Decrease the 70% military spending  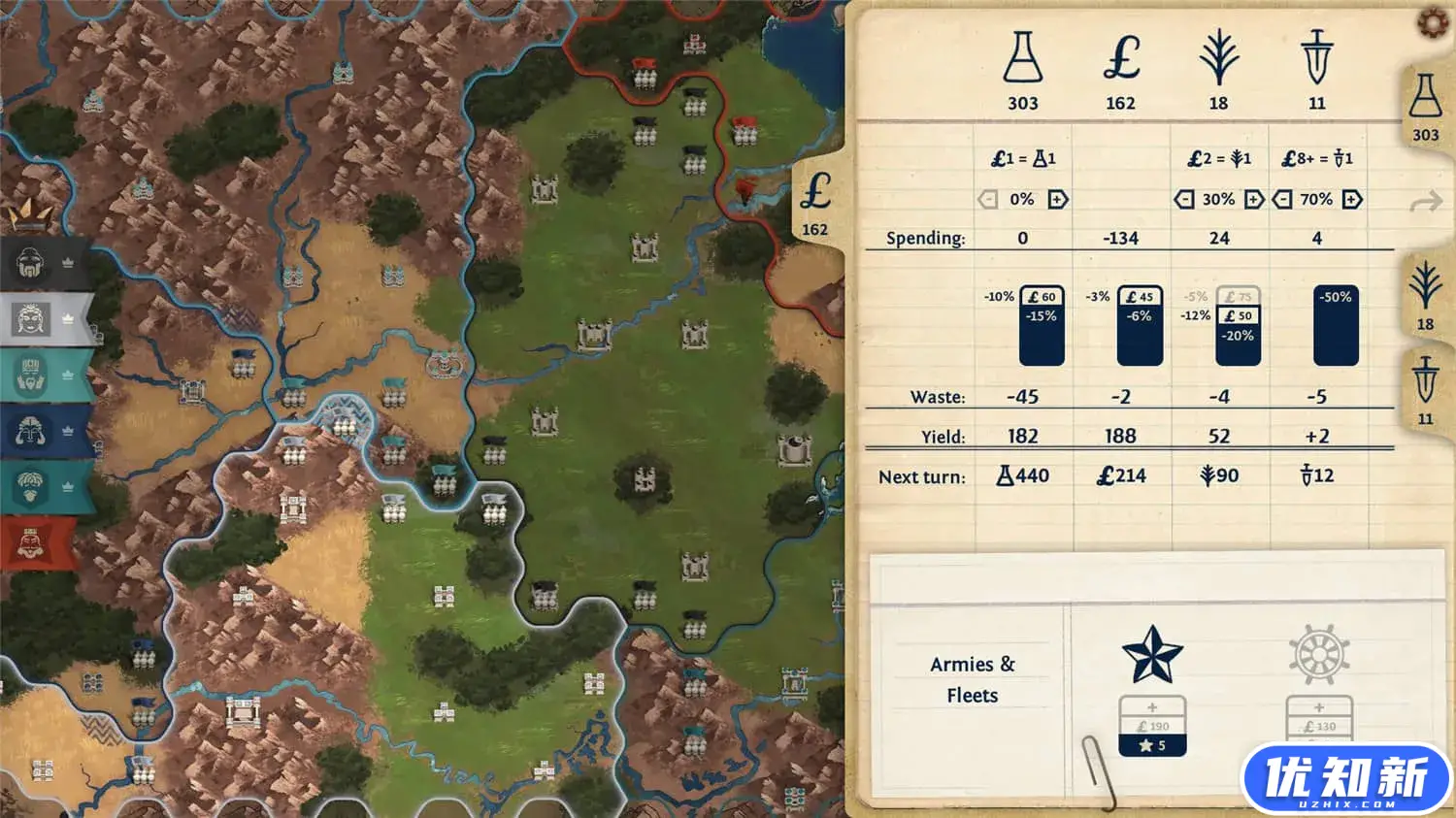1281,199
